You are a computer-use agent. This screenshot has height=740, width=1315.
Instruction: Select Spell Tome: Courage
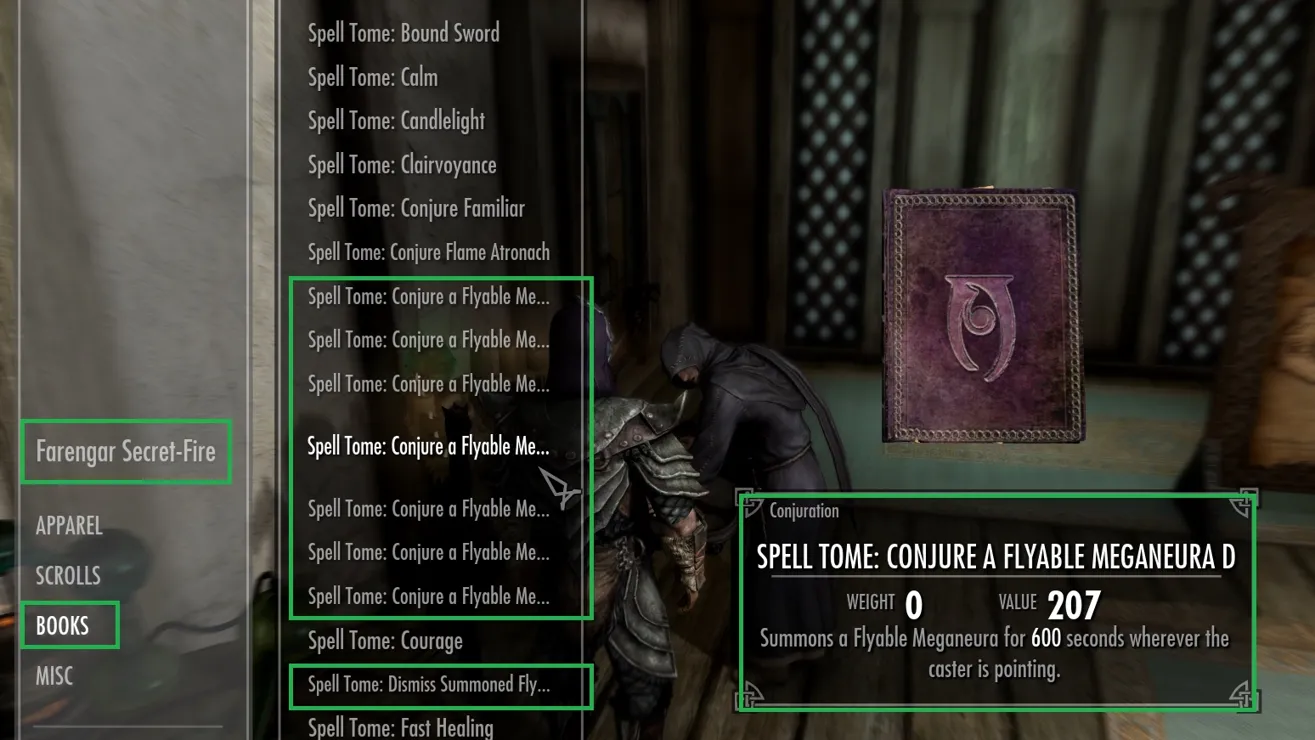[x=385, y=641]
